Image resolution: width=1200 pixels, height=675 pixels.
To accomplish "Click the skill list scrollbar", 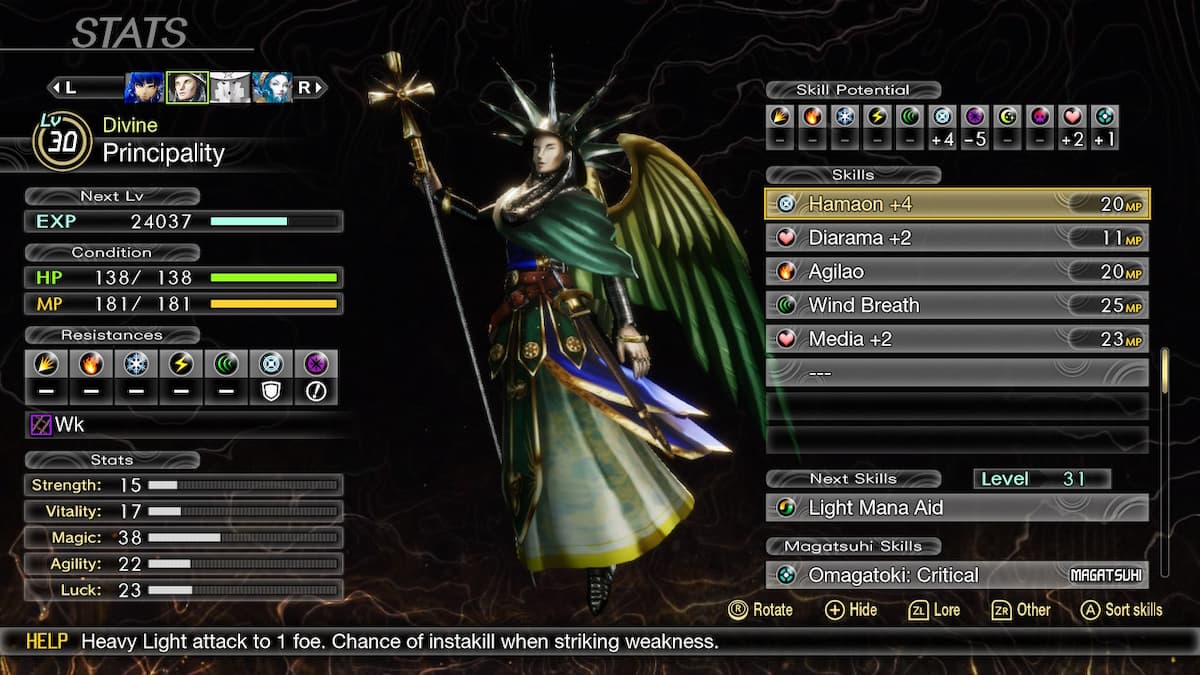I will [x=1165, y=372].
